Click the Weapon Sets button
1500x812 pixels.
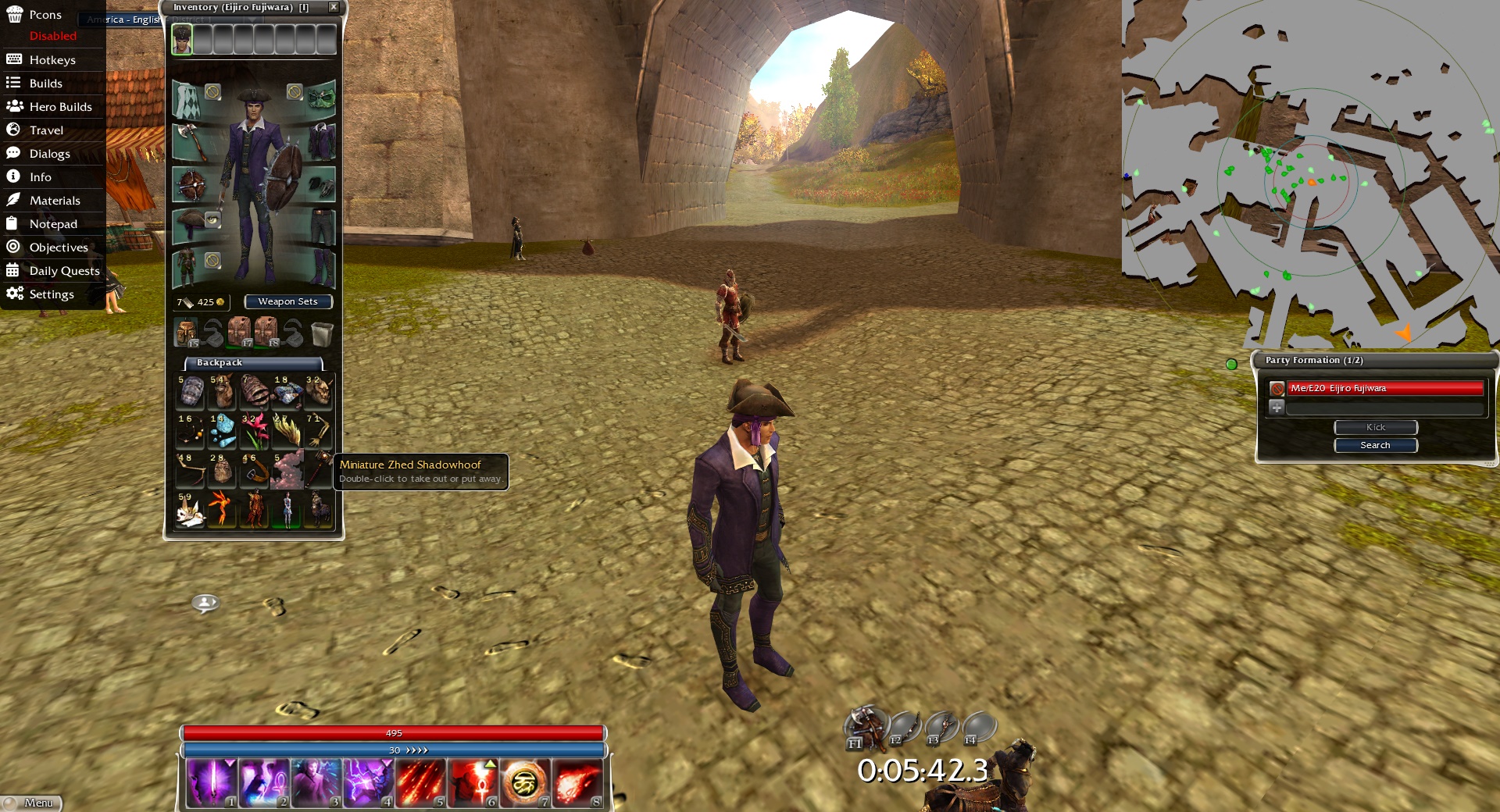(287, 301)
